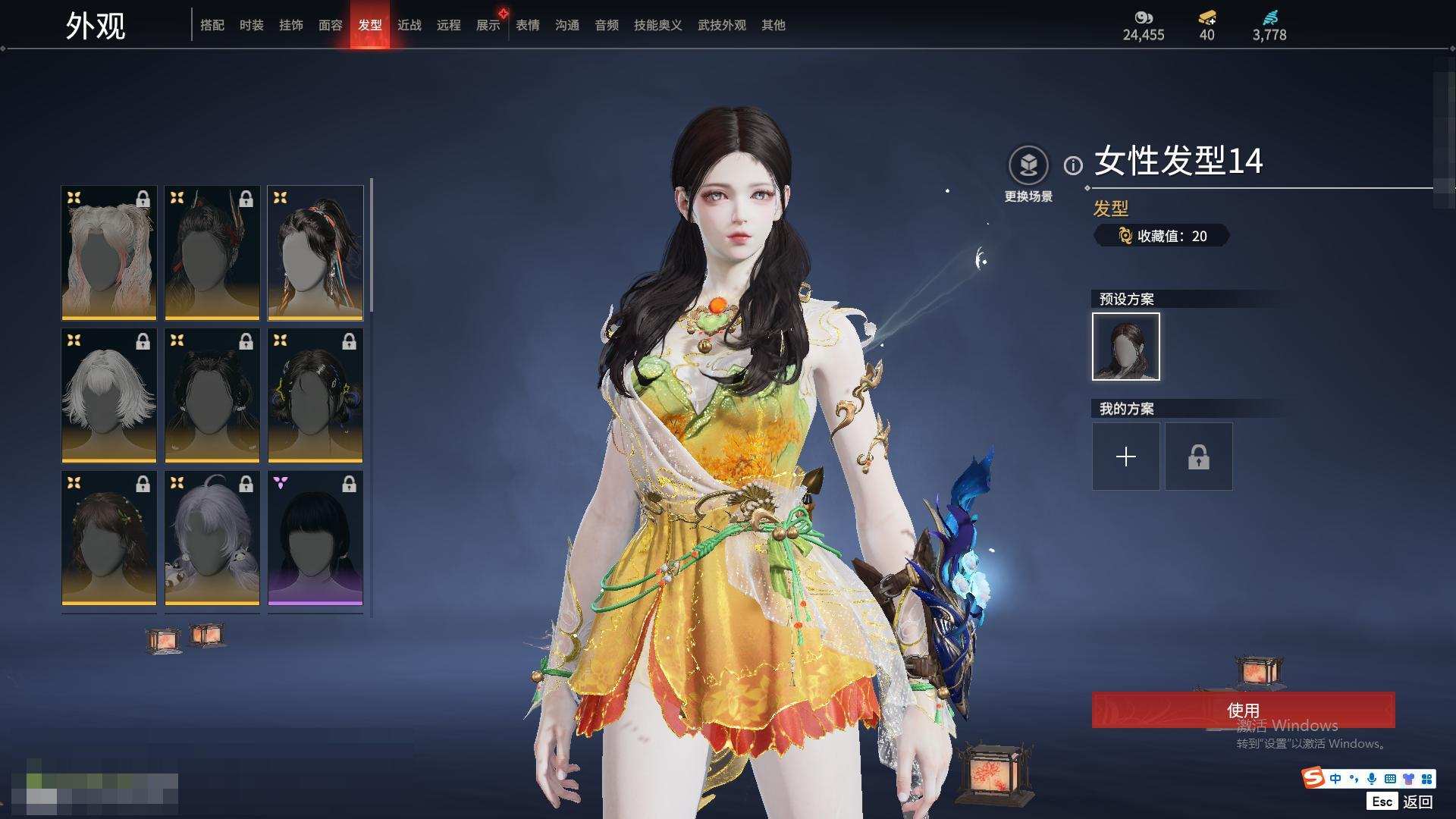Show the 展示 tab

(x=488, y=25)
